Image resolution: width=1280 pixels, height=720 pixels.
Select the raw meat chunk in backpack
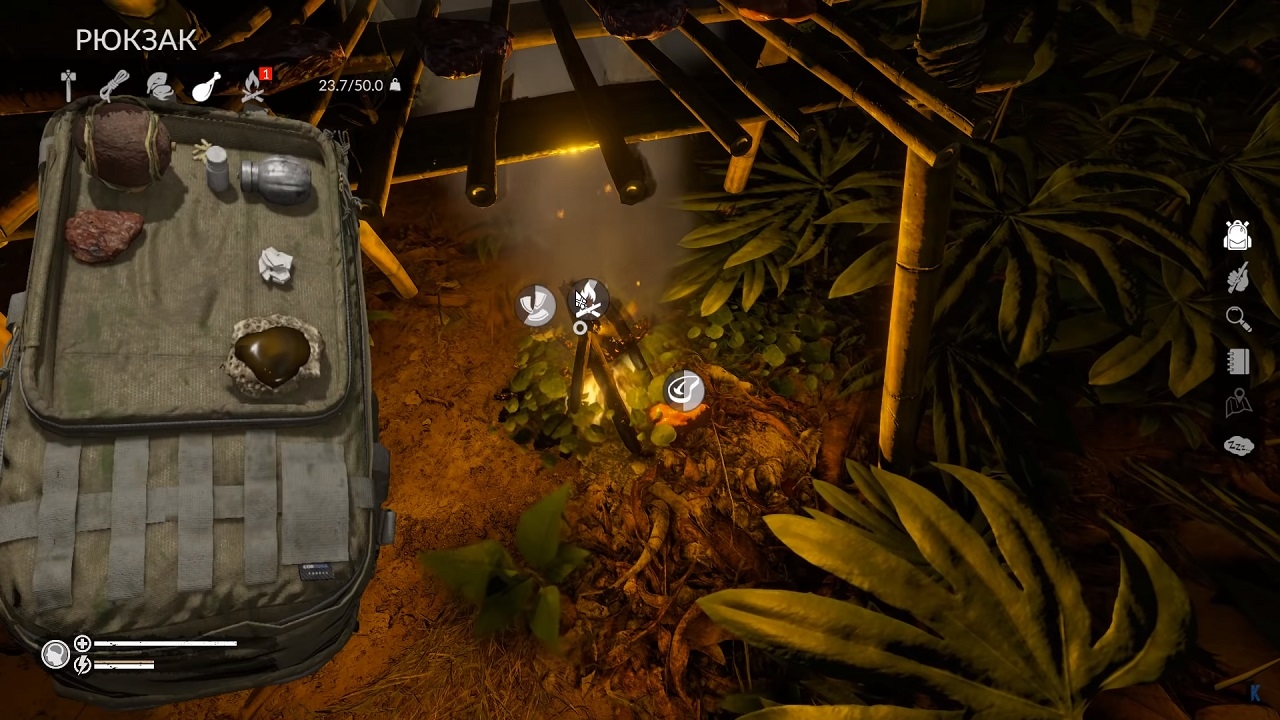click(x=104, y=235)
